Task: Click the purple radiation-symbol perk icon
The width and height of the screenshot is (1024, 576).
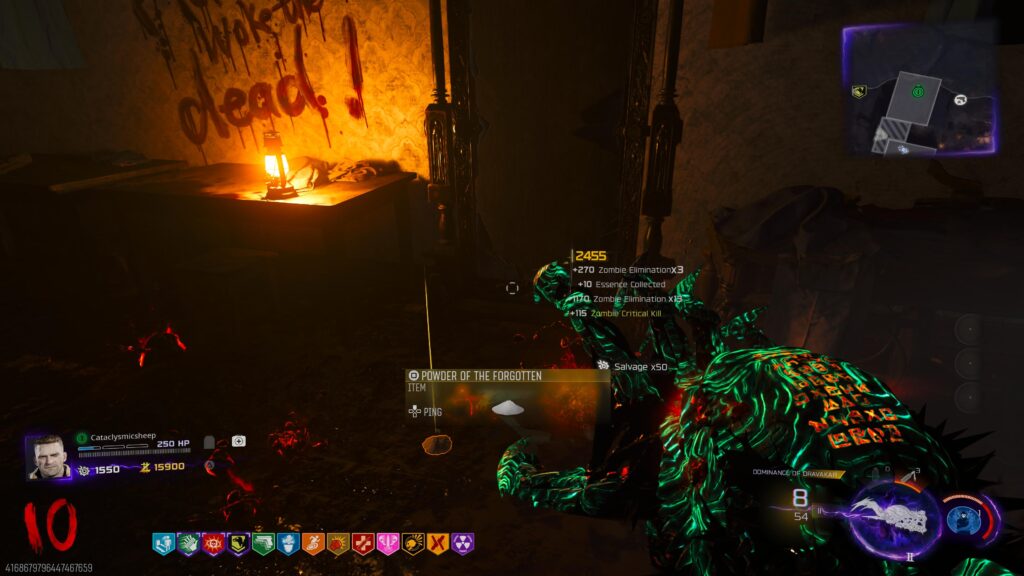Action: (463, 544)
